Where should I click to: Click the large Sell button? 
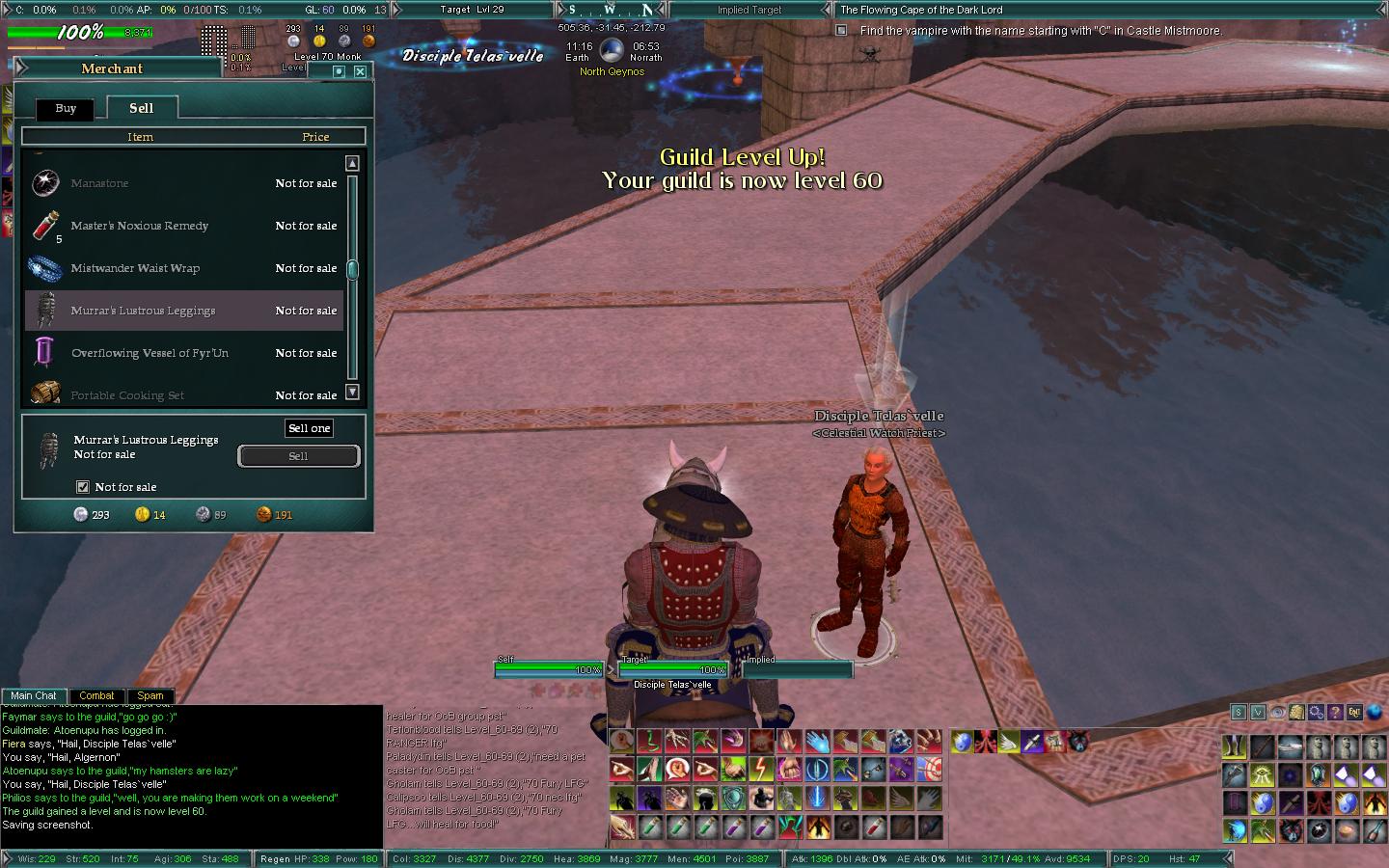298,456
